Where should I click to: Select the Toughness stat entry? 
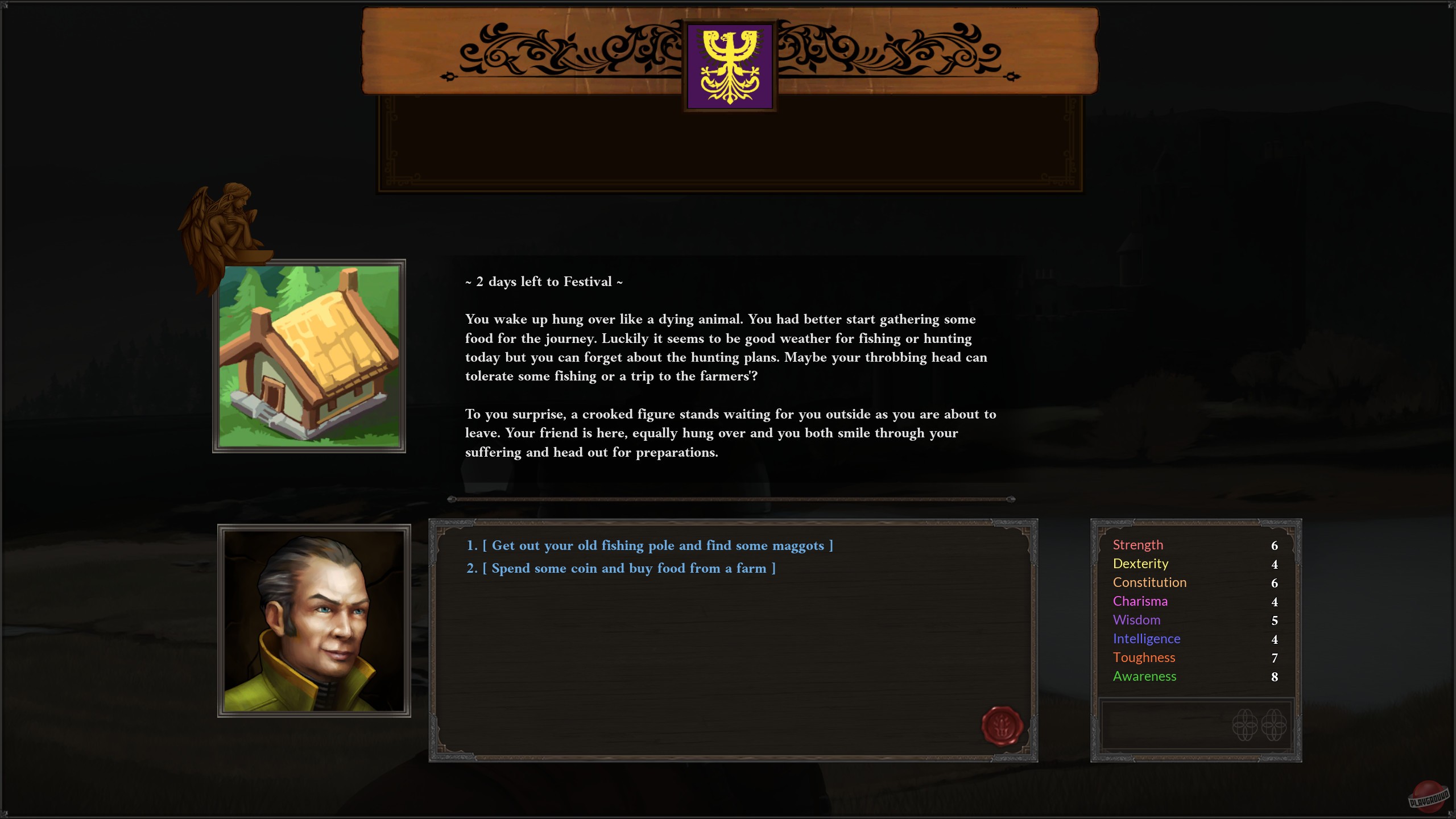tap(1144, 657)
